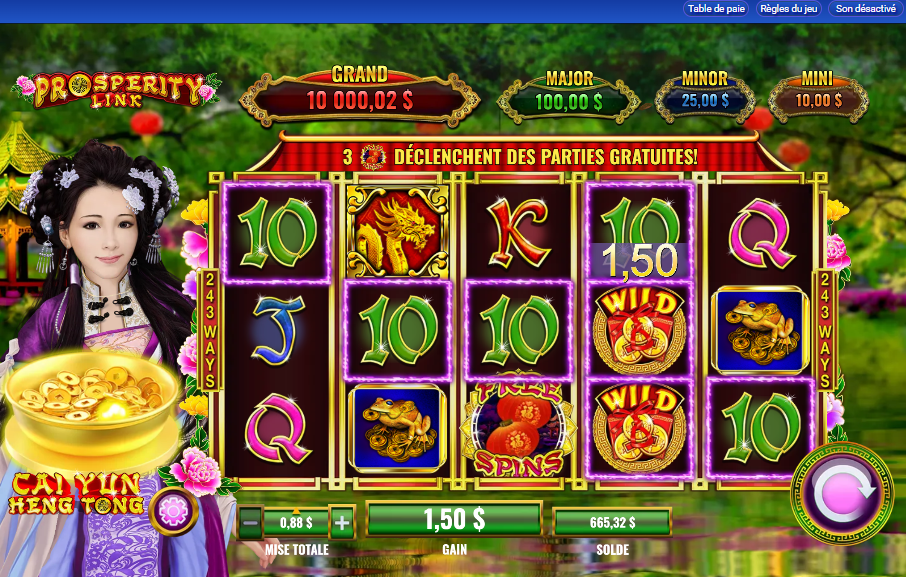The image size is (906, 577).
Task: Open the Table de paie paytable
Action: pos(715,9)
